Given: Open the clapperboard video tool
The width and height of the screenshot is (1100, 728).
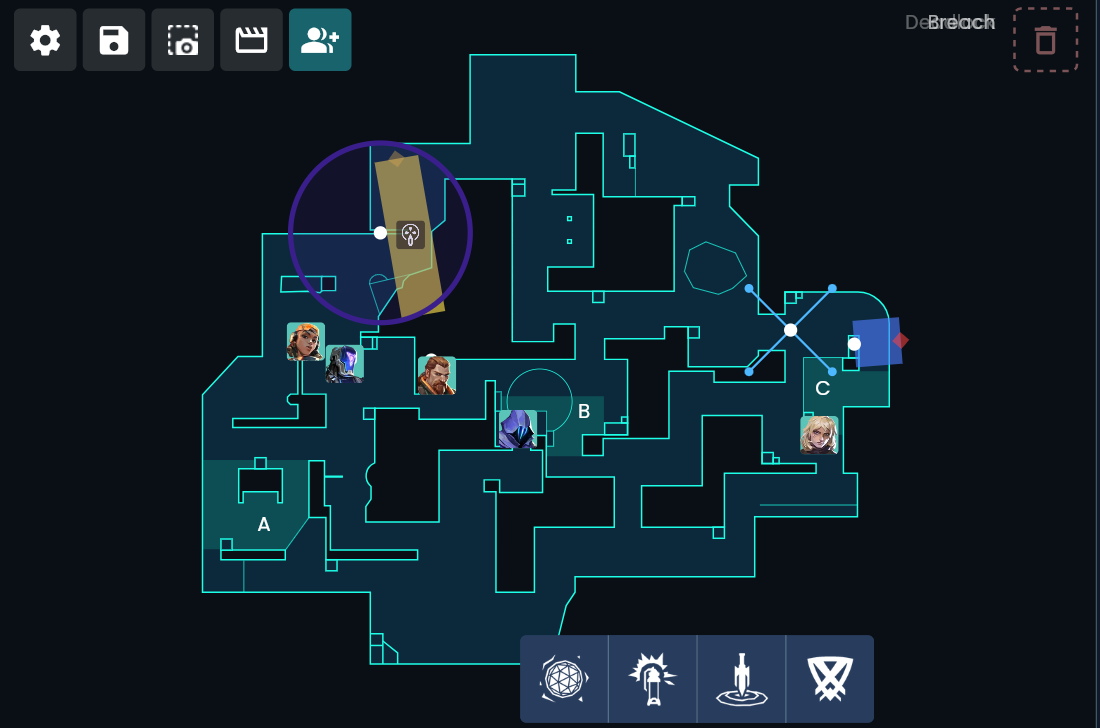Looking at the screenshot, I should point(251,40).
